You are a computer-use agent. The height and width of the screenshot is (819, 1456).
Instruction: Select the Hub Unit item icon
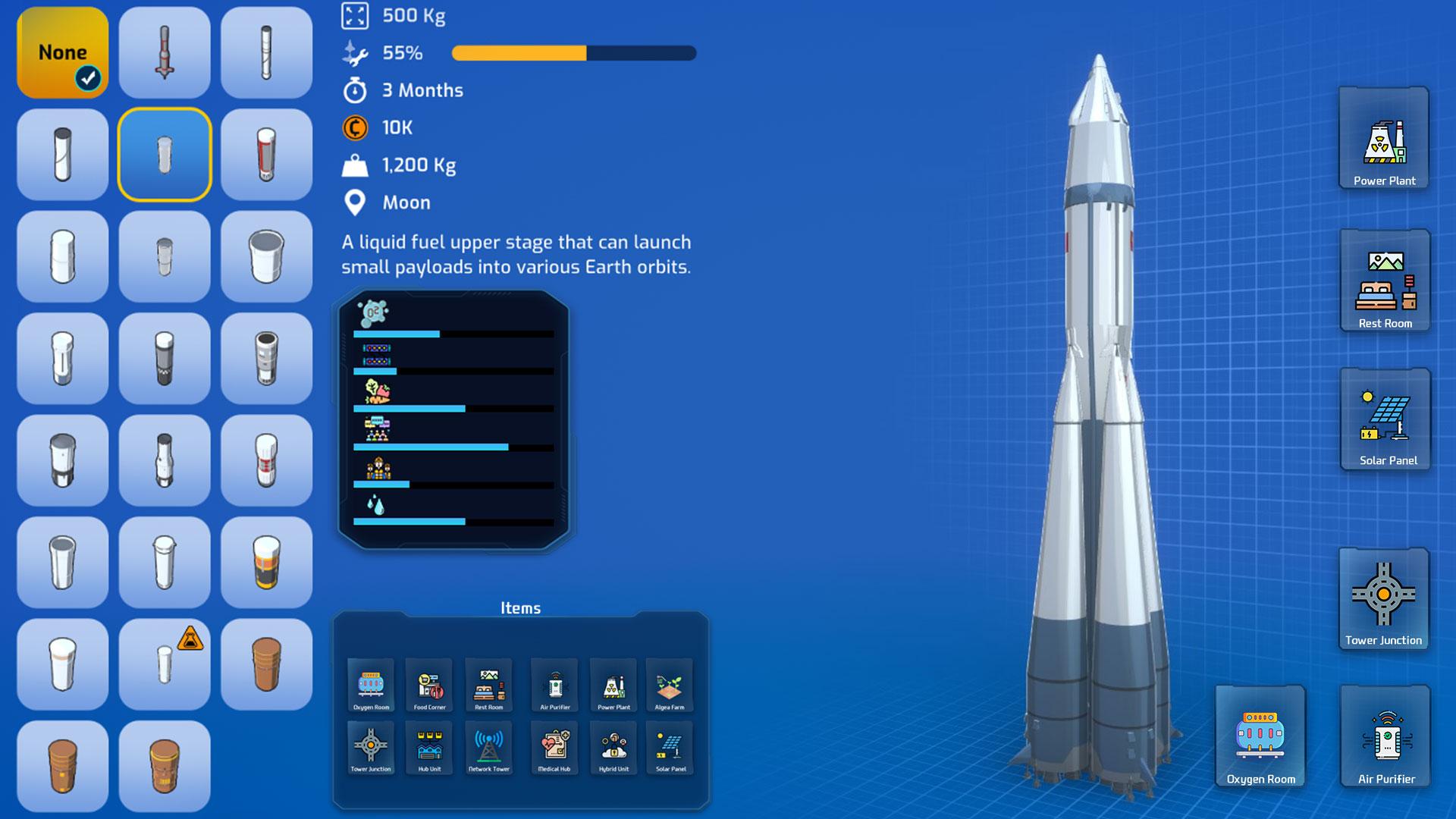tap(430, 747)
